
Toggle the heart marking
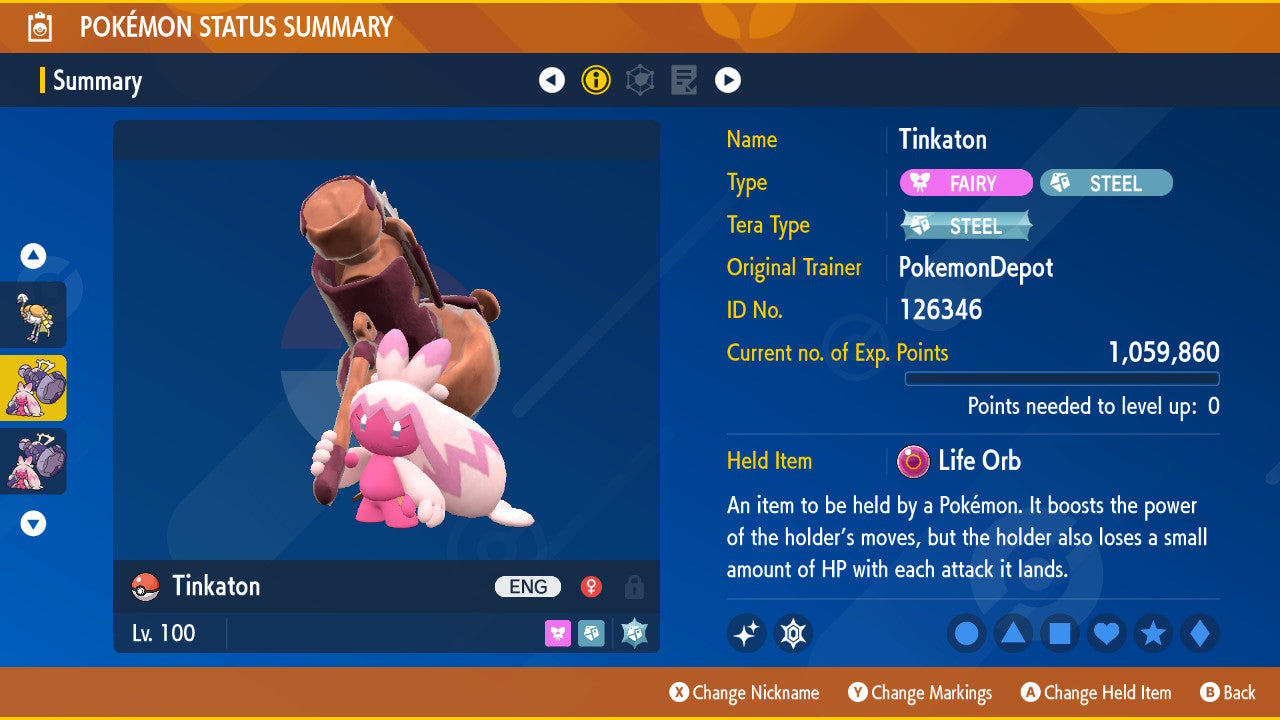pos(1106,633)
